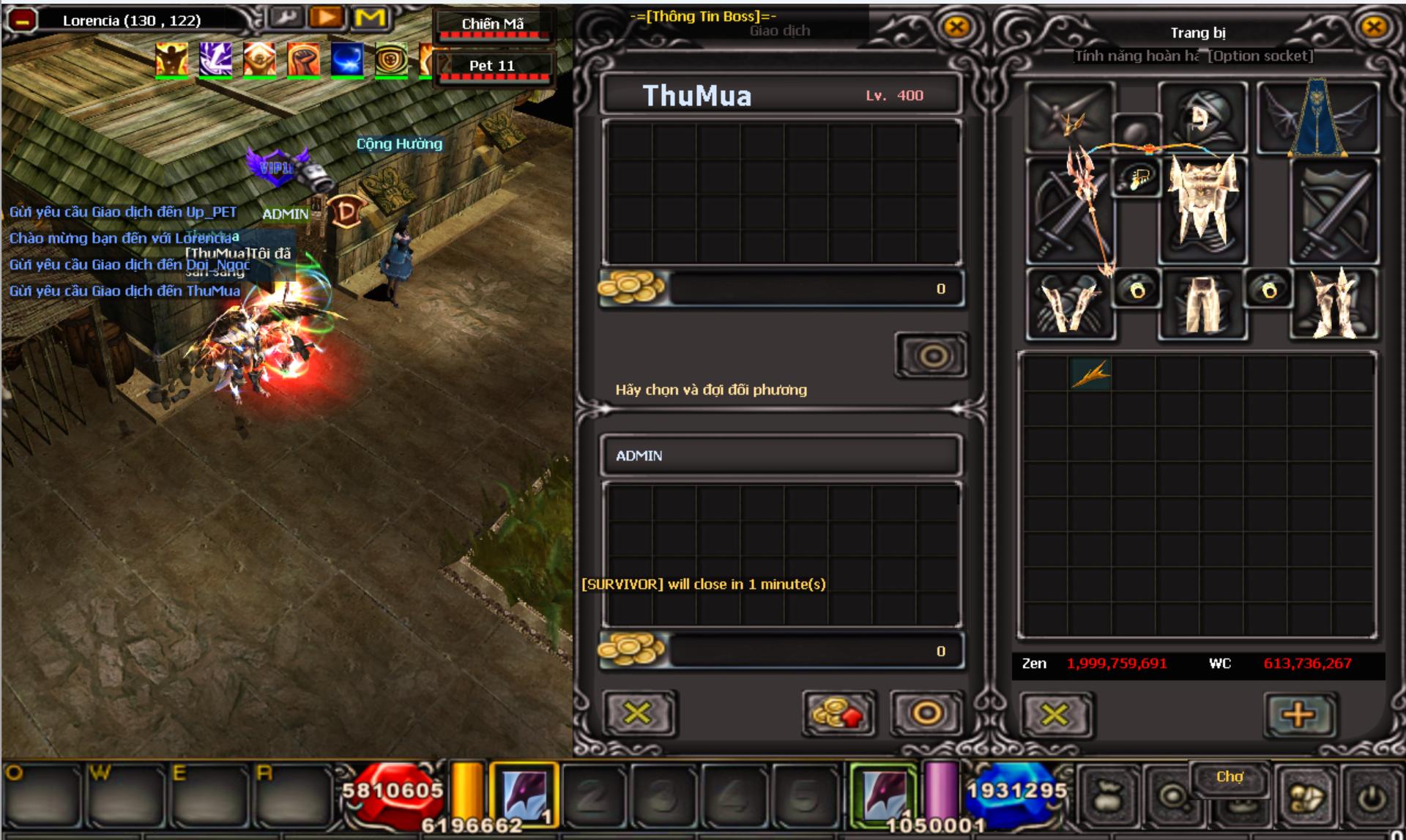Close the Trang bị equipment panel
The image size is (1406, 840).
[1373, 28]
